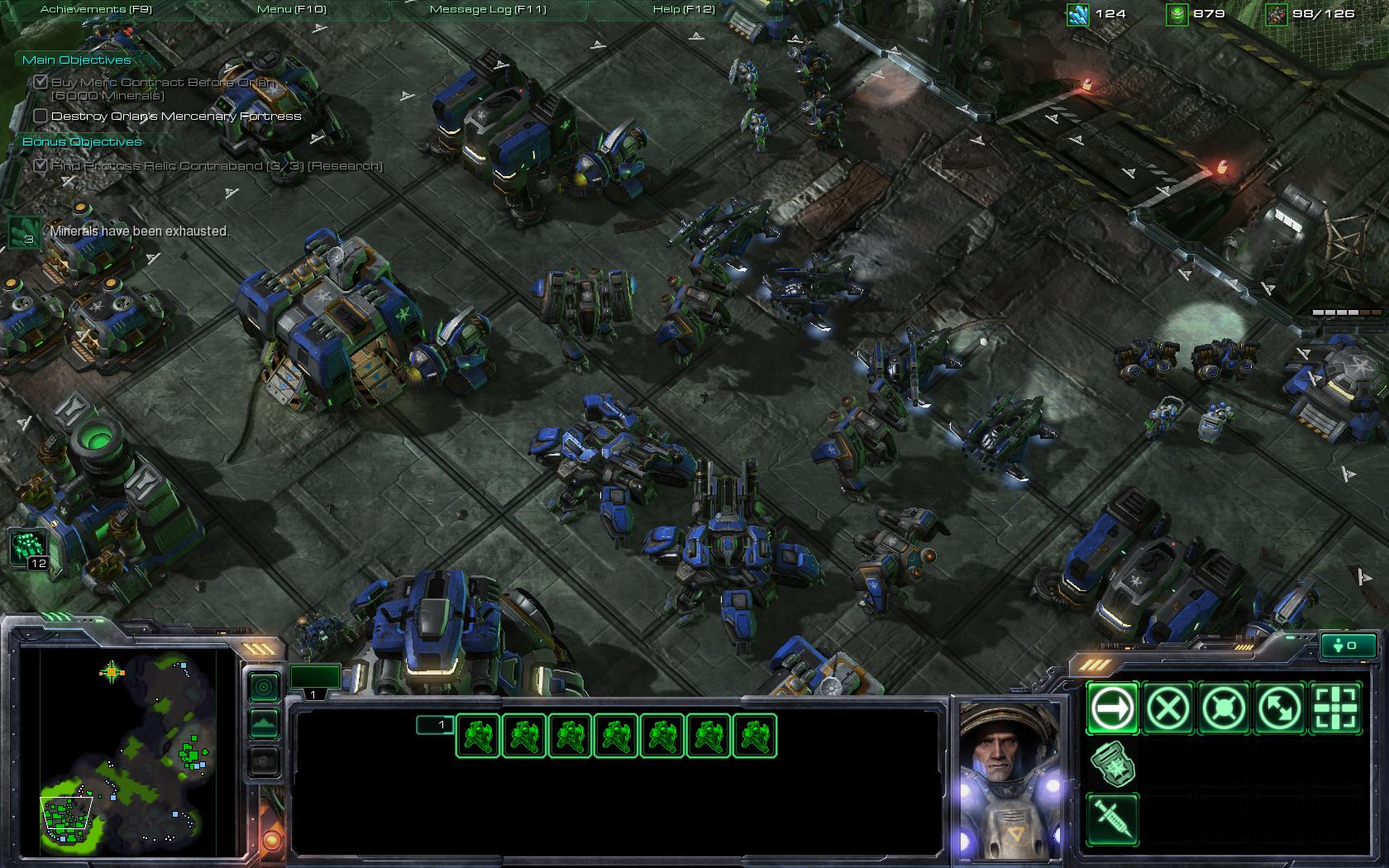Choose the Patrol command
The image size is (1389, 868).
click(x=1280, y=708)
